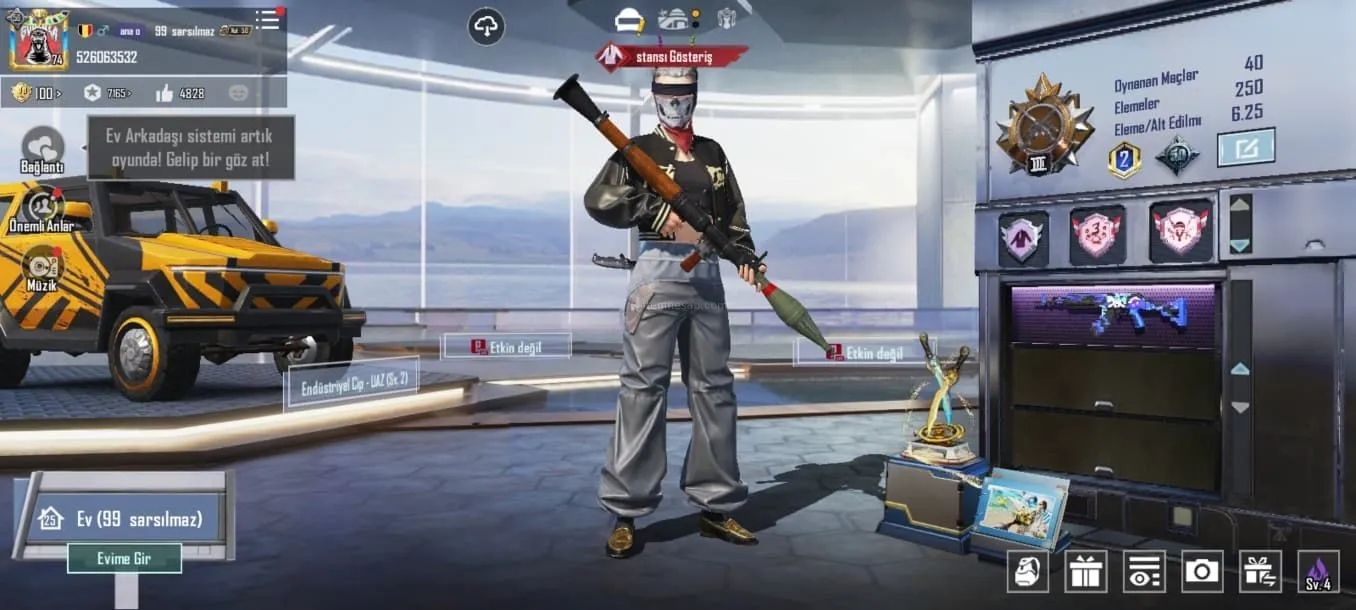
Task: Select the purple jacket badge
Action: (1023, 238)
